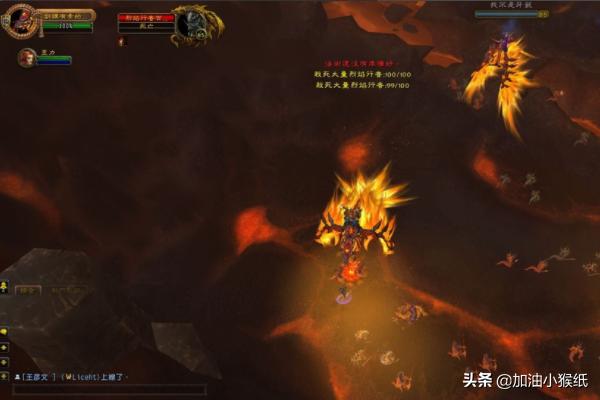Switch to the first chat tab

(x=29, y=289)
